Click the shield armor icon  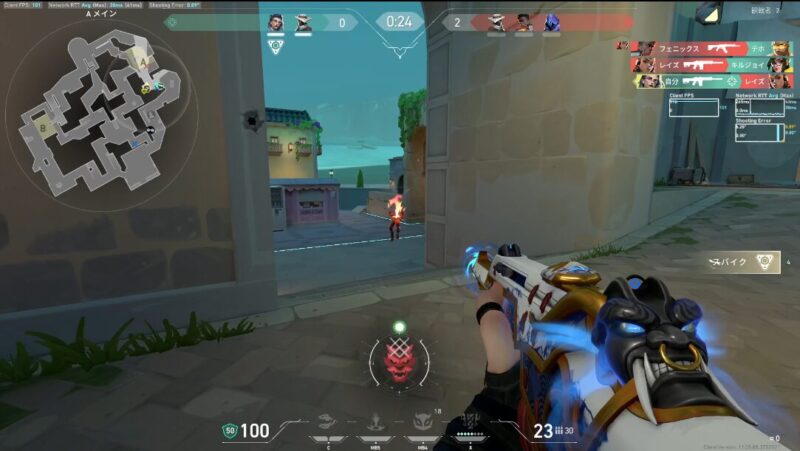pos(229,431)
